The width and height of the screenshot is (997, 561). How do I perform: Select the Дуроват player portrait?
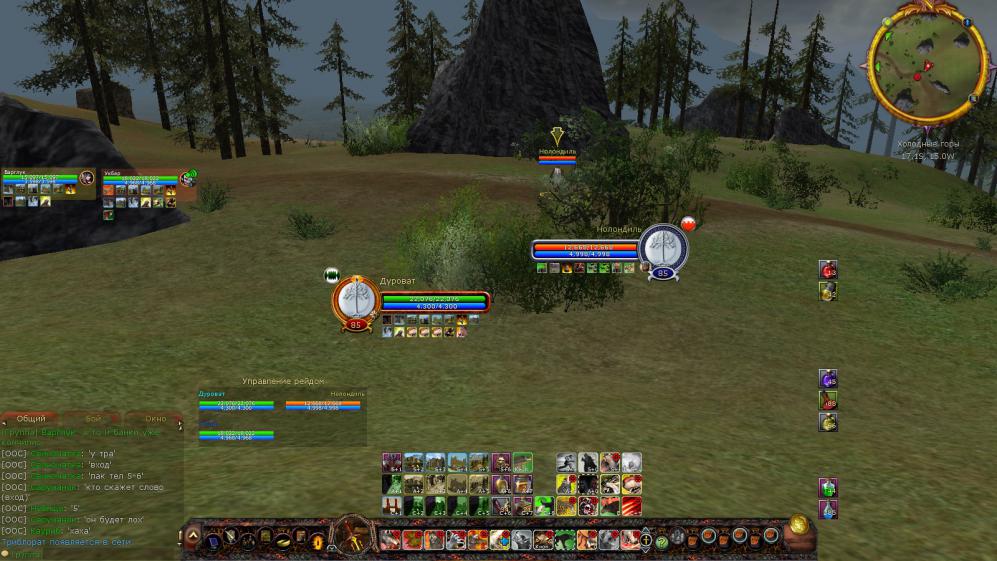pyautogui.click(x=355, y=299)
